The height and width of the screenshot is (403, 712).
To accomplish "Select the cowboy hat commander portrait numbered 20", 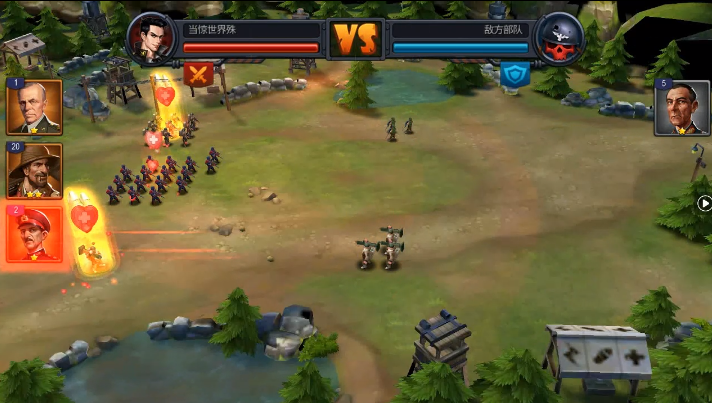I will 35,171.
